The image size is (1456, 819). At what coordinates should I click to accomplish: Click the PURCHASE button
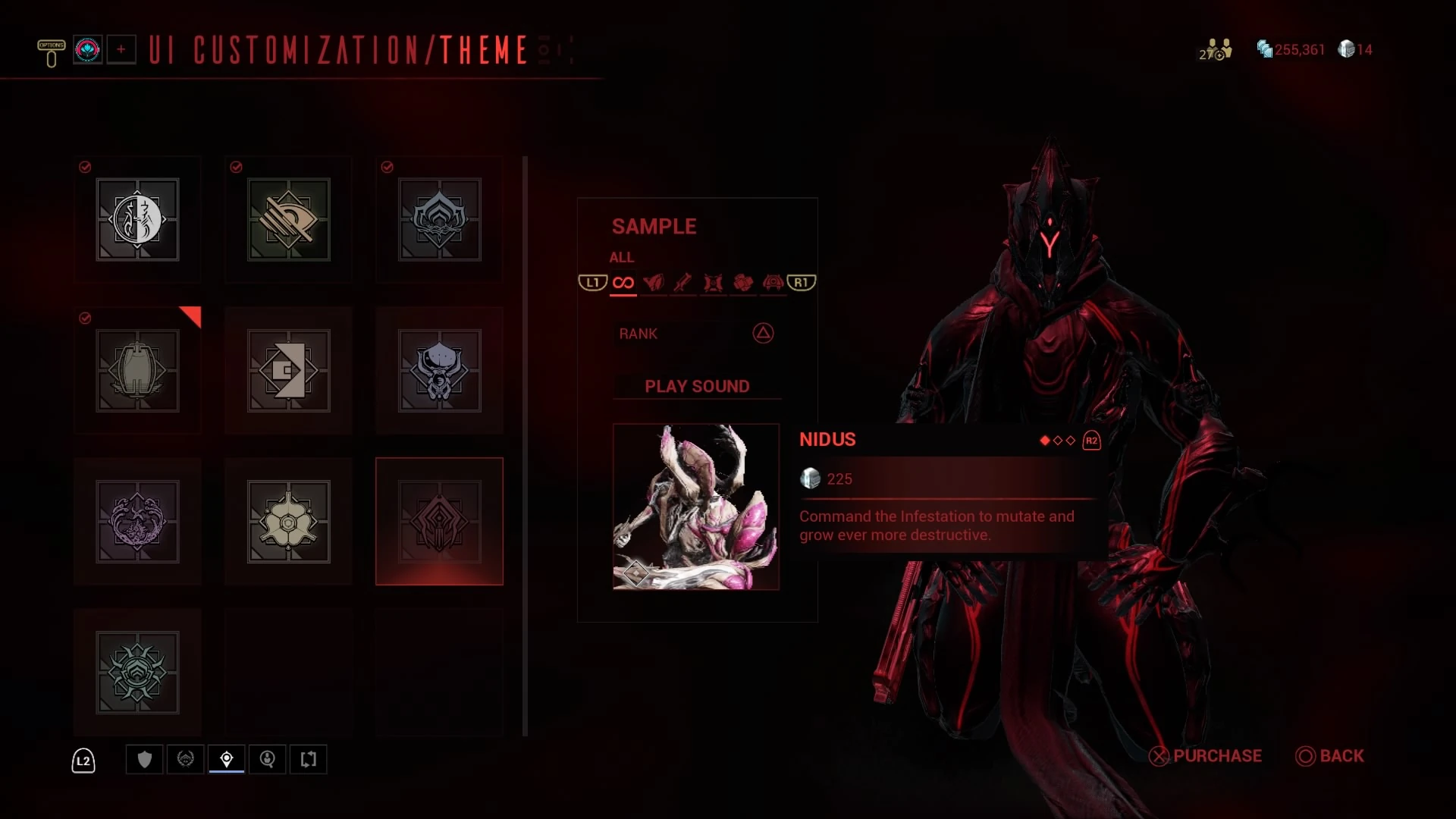[x=1205, y=756]
